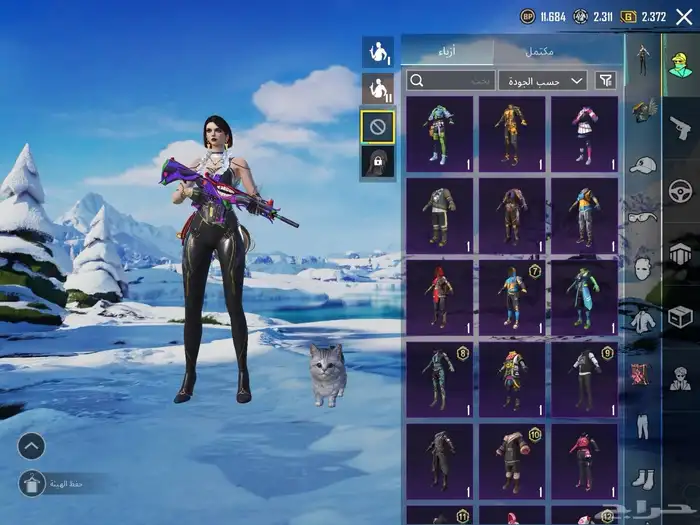Screen dimensions: 700x525
Task: Open the filter funnel button
Action: point(606,80)
